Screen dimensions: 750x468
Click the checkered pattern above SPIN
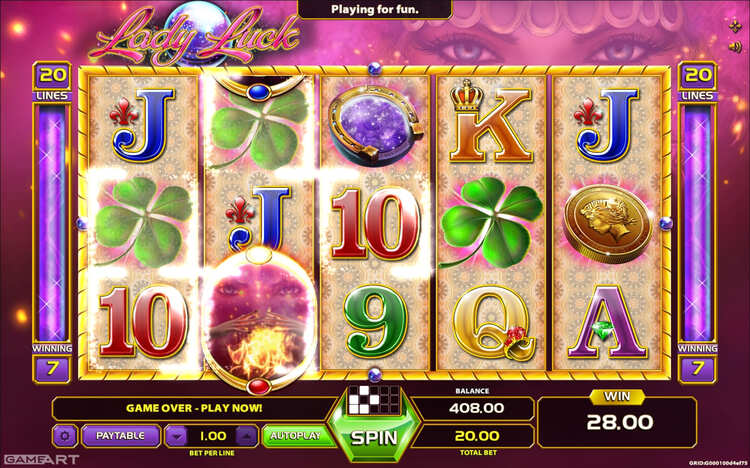374,396
